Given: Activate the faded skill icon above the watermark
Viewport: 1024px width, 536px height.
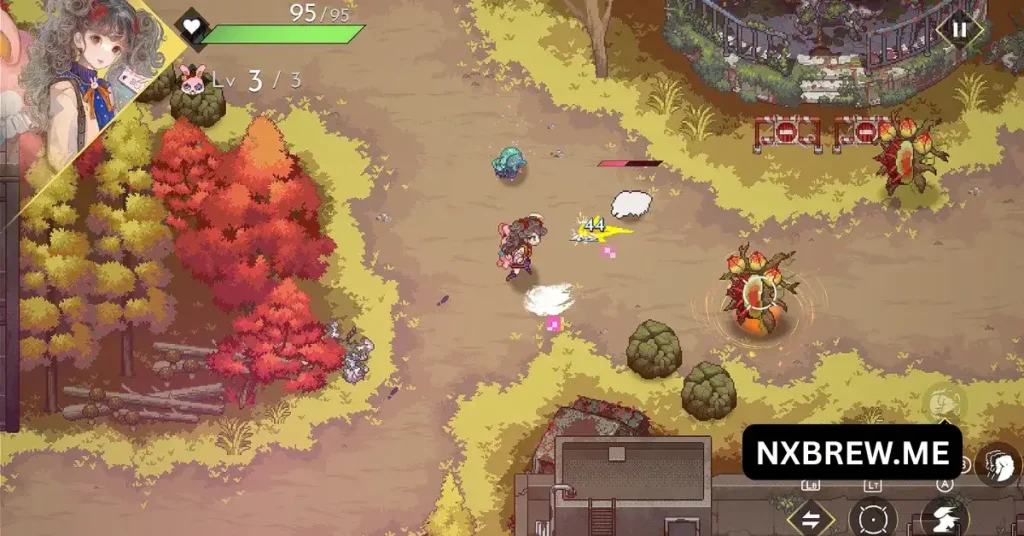Looking at the screenshot, I should click(x=943, y=403).
